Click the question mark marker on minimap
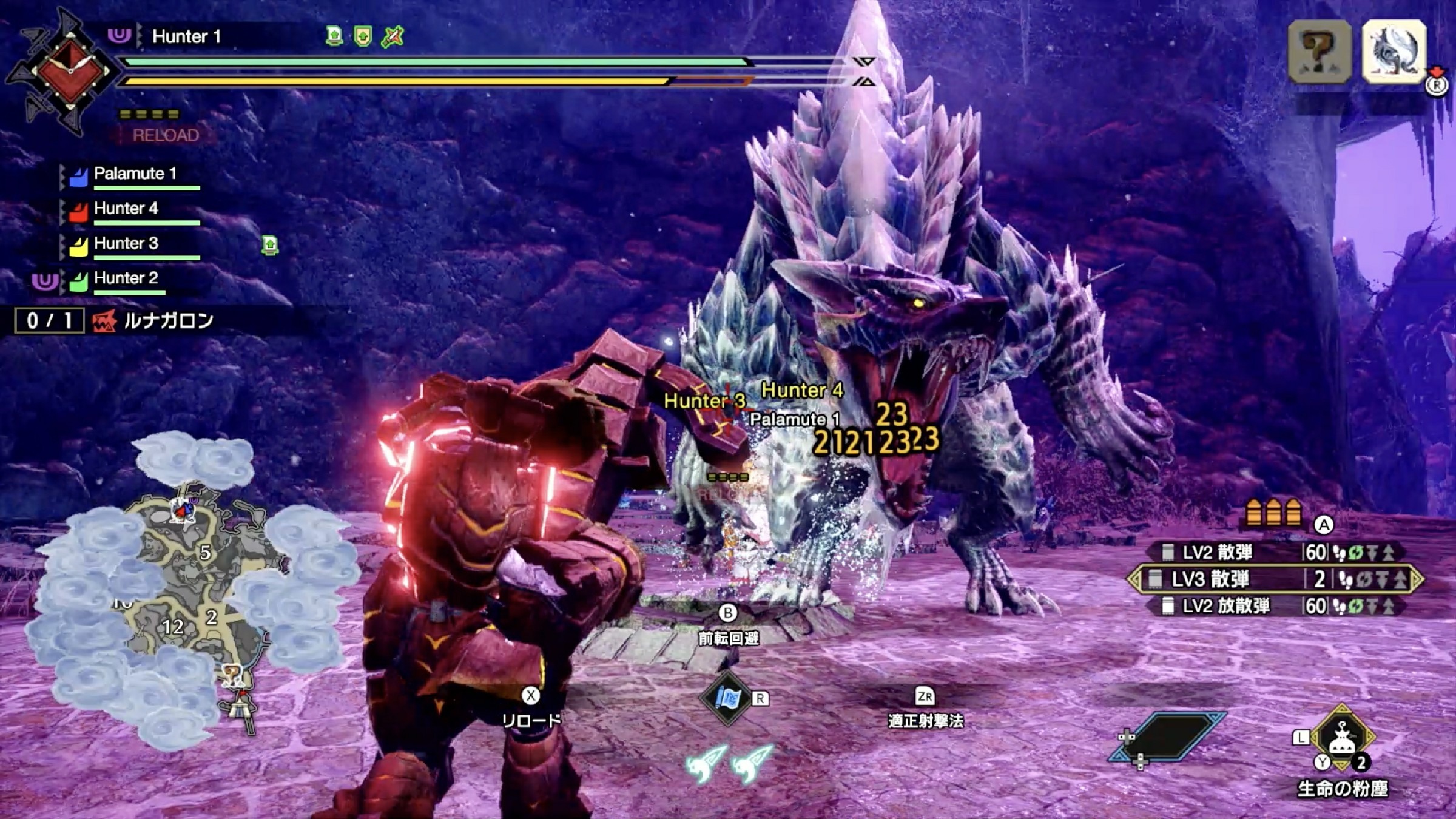Viewport: 1456px width, 819px height. point(232,673)
